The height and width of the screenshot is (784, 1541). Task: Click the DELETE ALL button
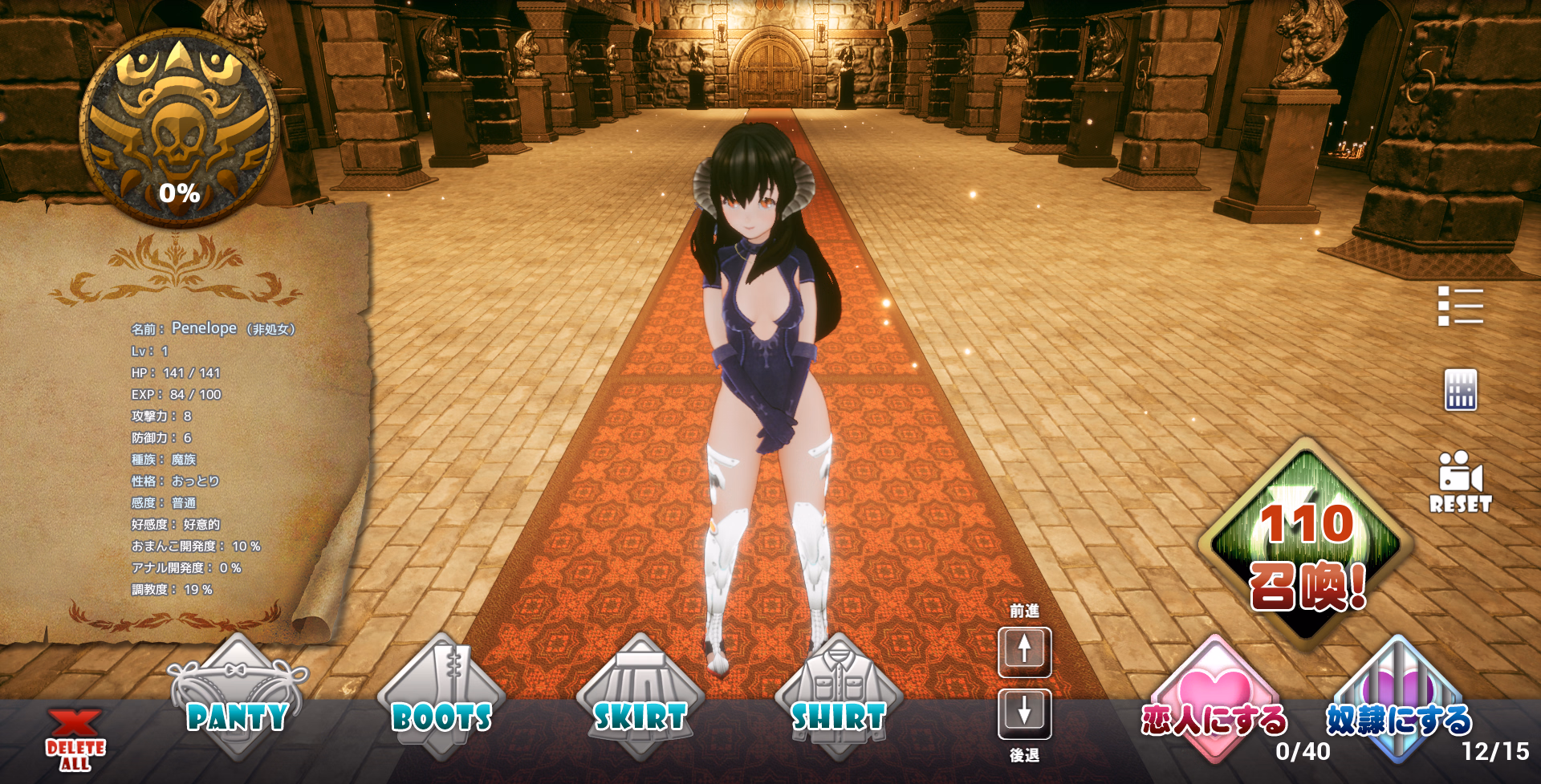(x=75, y=740)
